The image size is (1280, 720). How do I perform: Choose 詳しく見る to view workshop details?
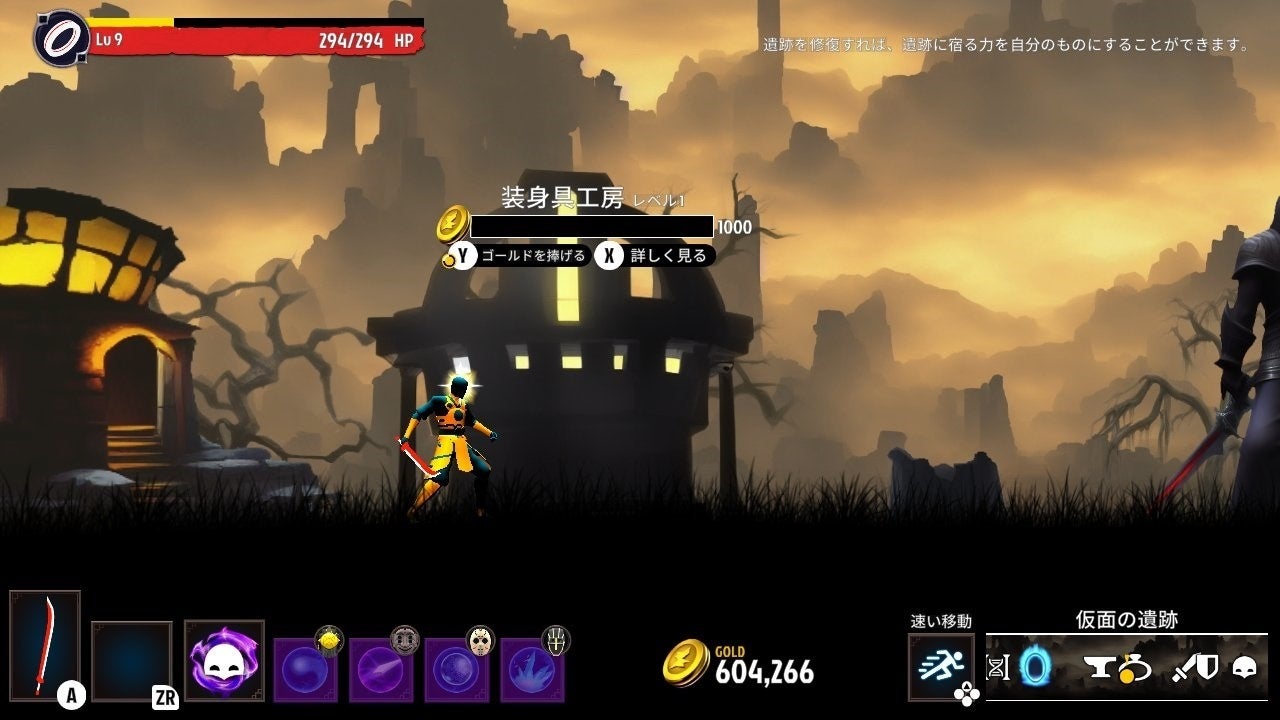[x=655, y=256]
